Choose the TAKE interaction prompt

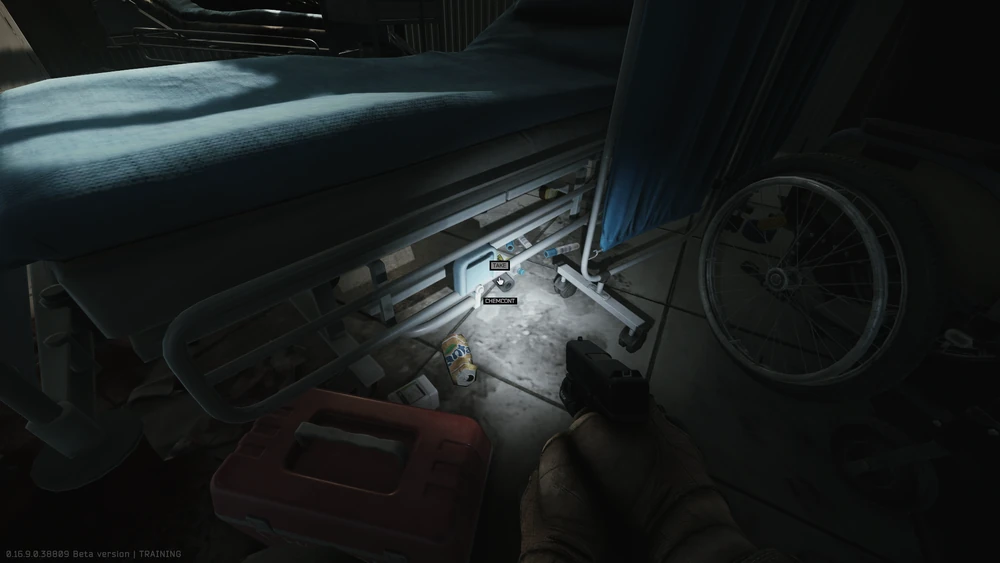point(499,266)
